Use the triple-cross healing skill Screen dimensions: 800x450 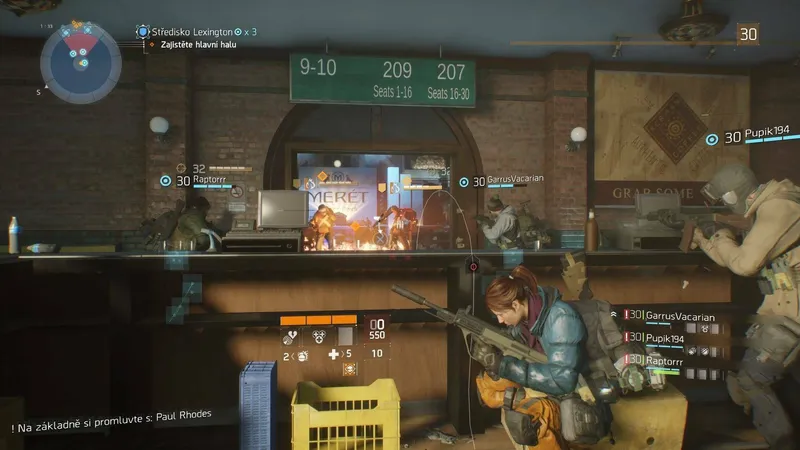(318, 337)
